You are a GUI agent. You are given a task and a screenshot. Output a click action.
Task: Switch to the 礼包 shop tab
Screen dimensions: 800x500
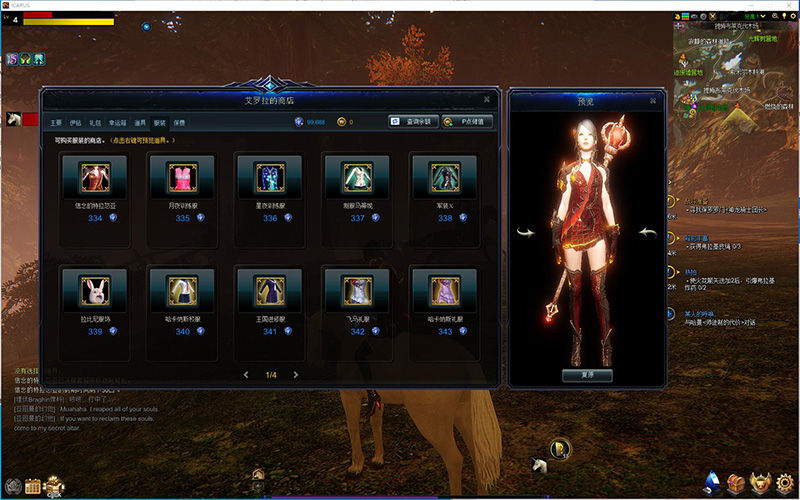pos(95,122)
